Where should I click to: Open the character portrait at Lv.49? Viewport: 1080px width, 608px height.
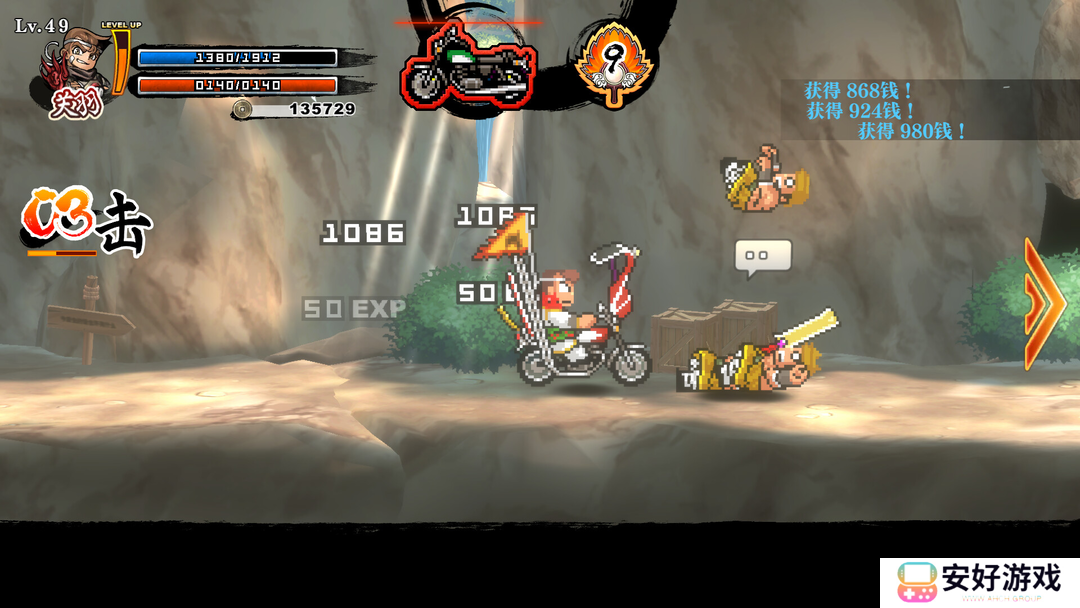click(x=70, y=72)
